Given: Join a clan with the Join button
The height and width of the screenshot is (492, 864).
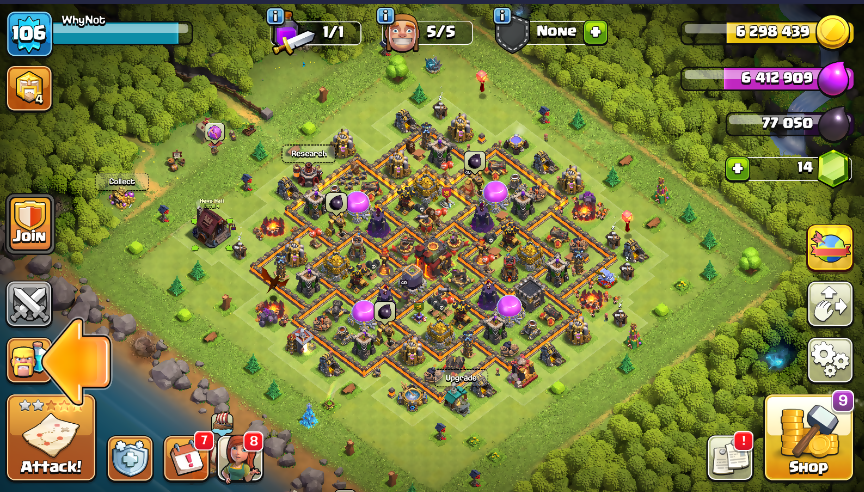Looking at the screenshot, I should pos(30,224).
